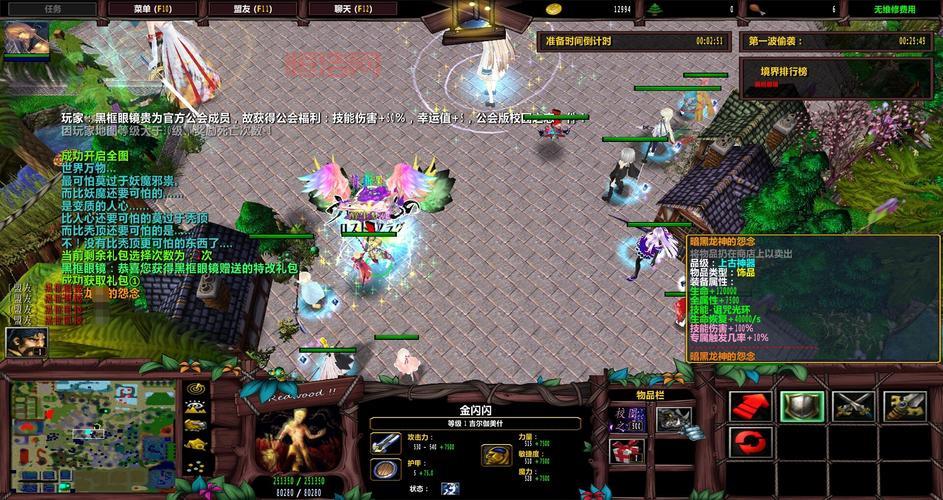Click the minimap signal ping button
The height and width of the screenshot is (500, 943).
coord(197,388)
